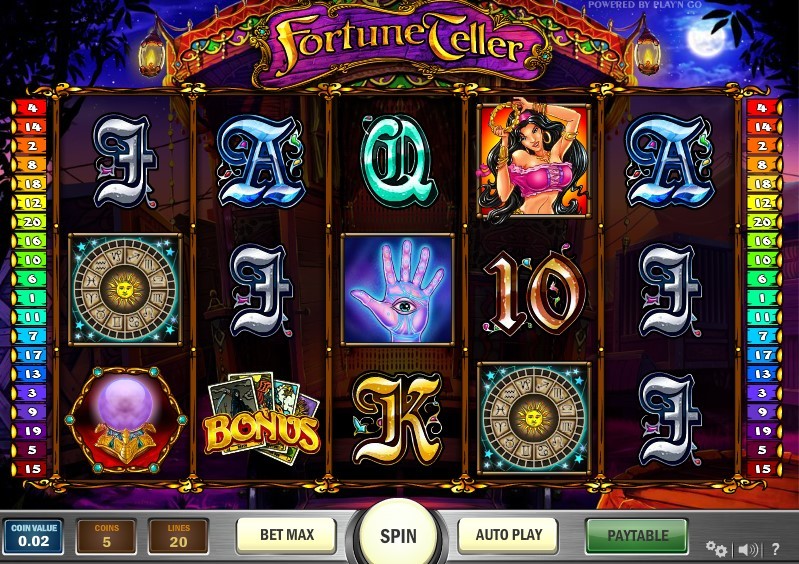Toggle the sound speaker icon
The width and height of the screenshot is (799, 564).
747,549
